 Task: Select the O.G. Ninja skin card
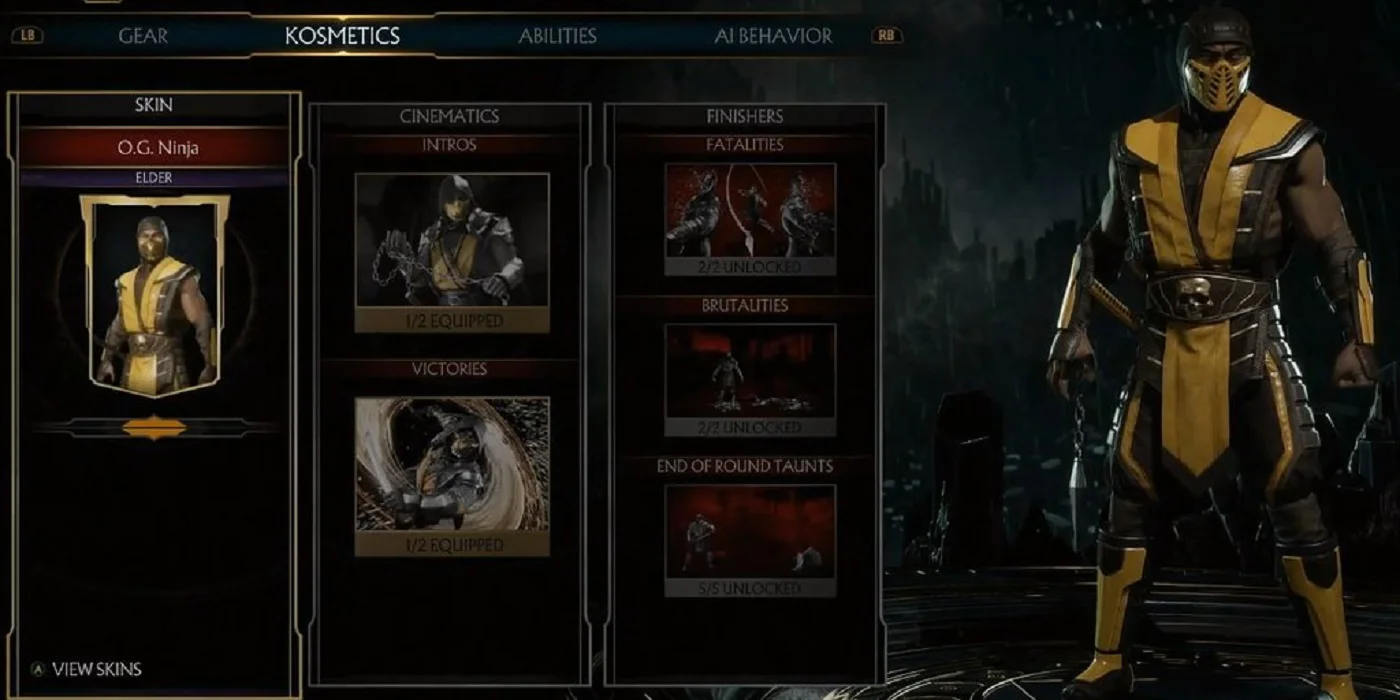pos(154,290)
